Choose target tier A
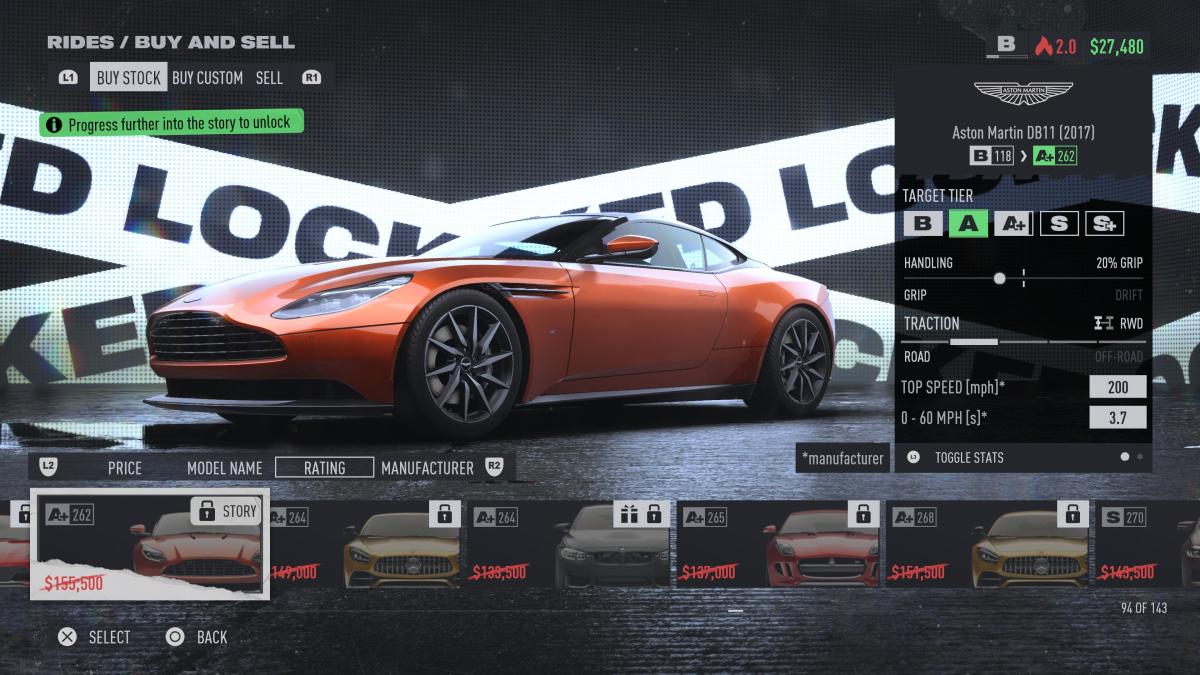This screenshot has width=1200, height=675. [x=968, y=223]
